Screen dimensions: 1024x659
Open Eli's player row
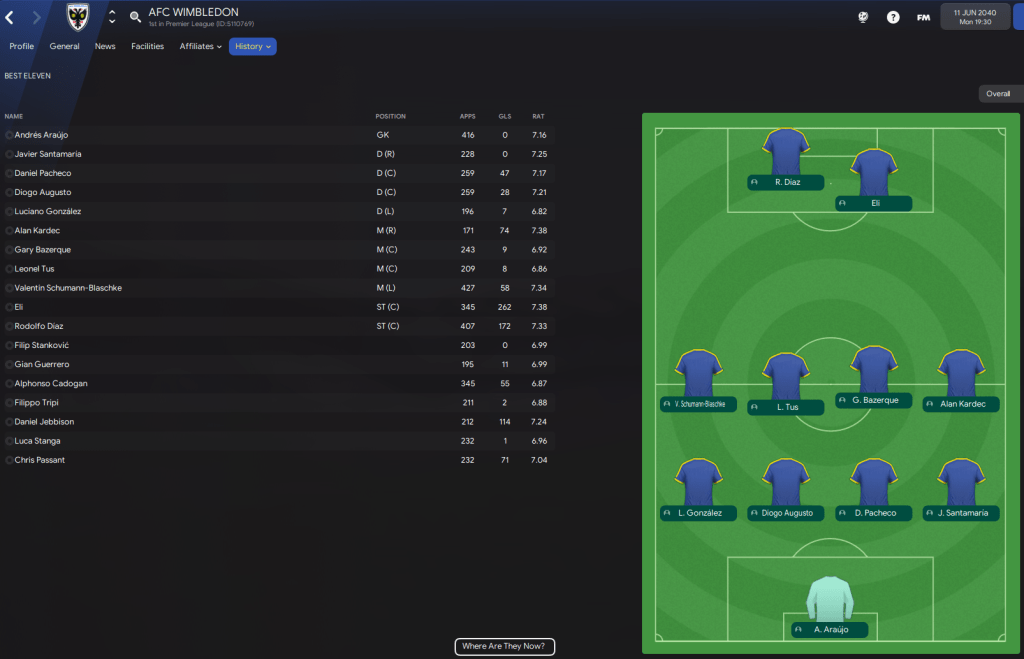[x=19, y=307]
